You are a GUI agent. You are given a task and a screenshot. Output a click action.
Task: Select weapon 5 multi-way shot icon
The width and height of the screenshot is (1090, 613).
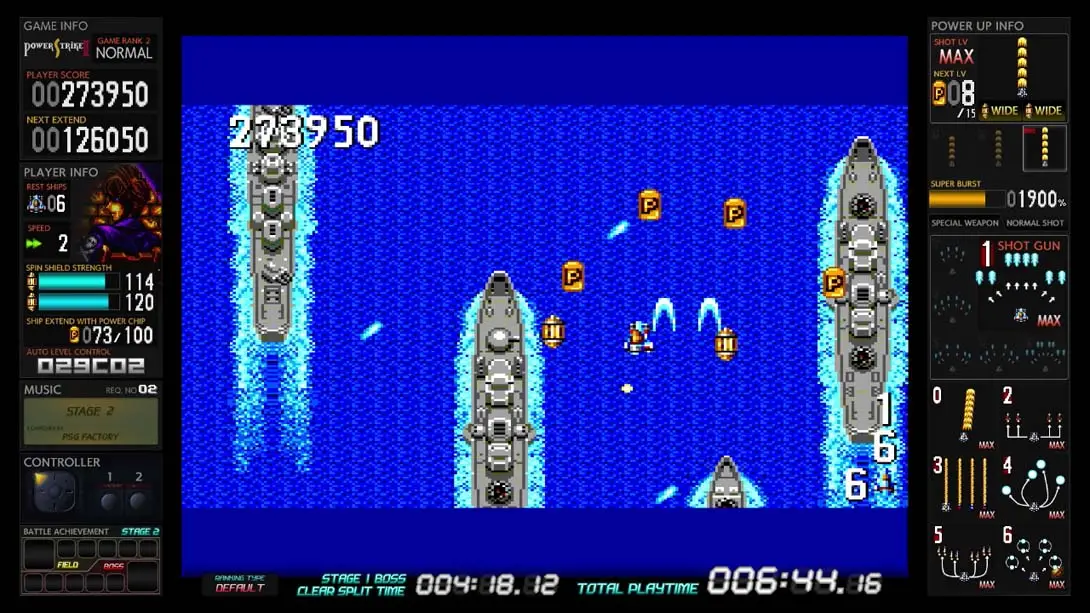[964, 557]
